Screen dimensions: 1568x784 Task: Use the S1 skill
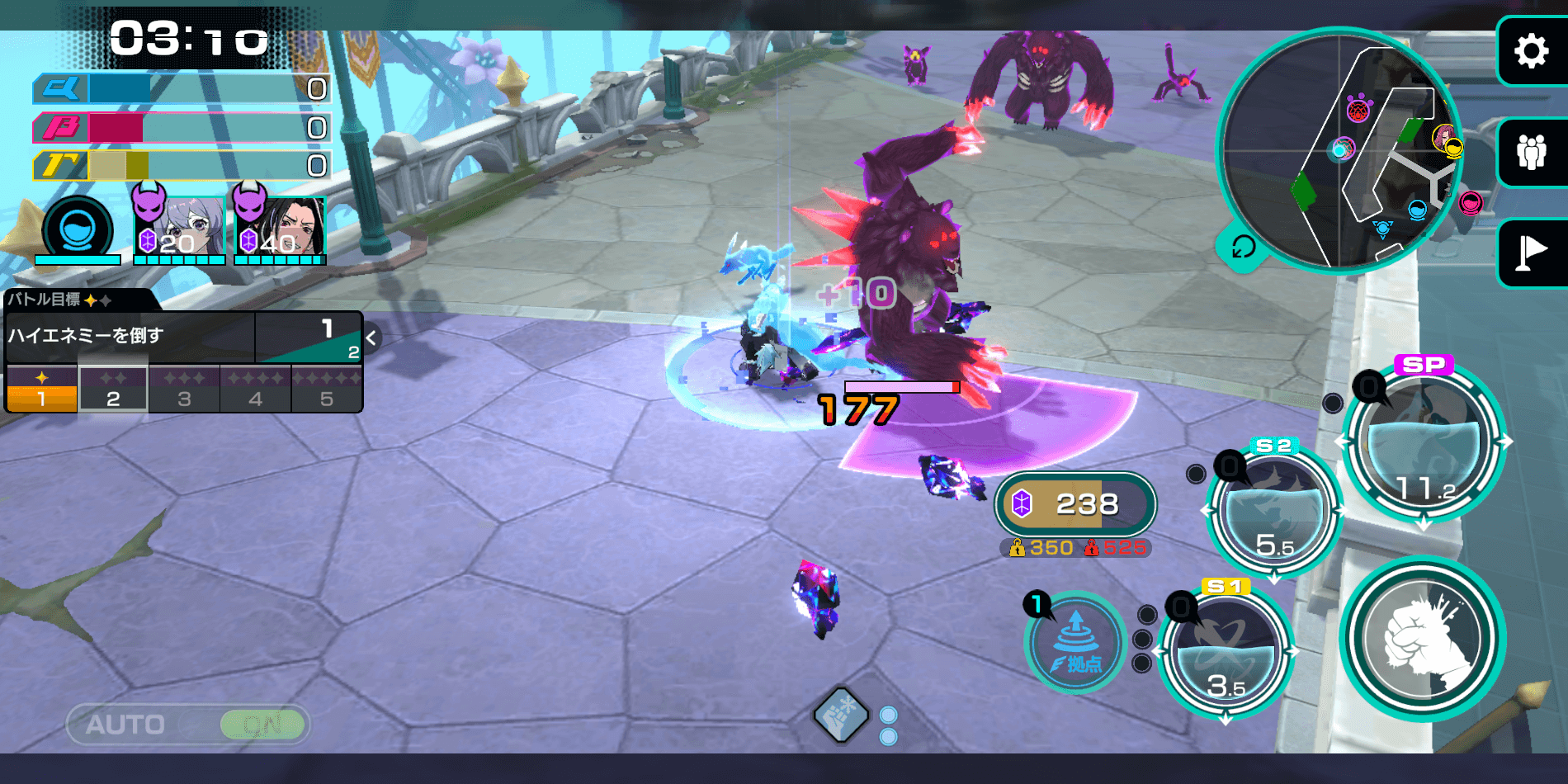[x=1226, y=652]
